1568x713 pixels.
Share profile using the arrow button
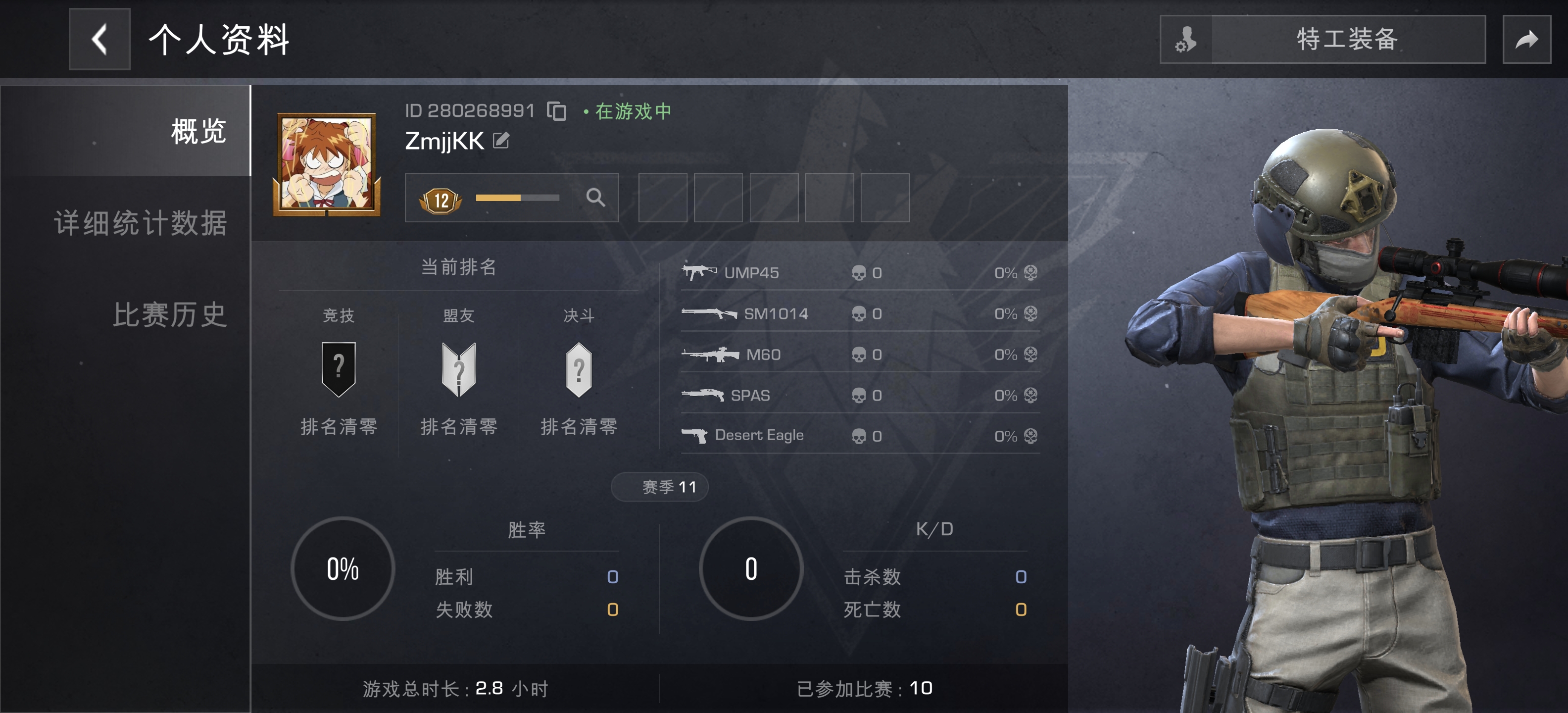1526,40
